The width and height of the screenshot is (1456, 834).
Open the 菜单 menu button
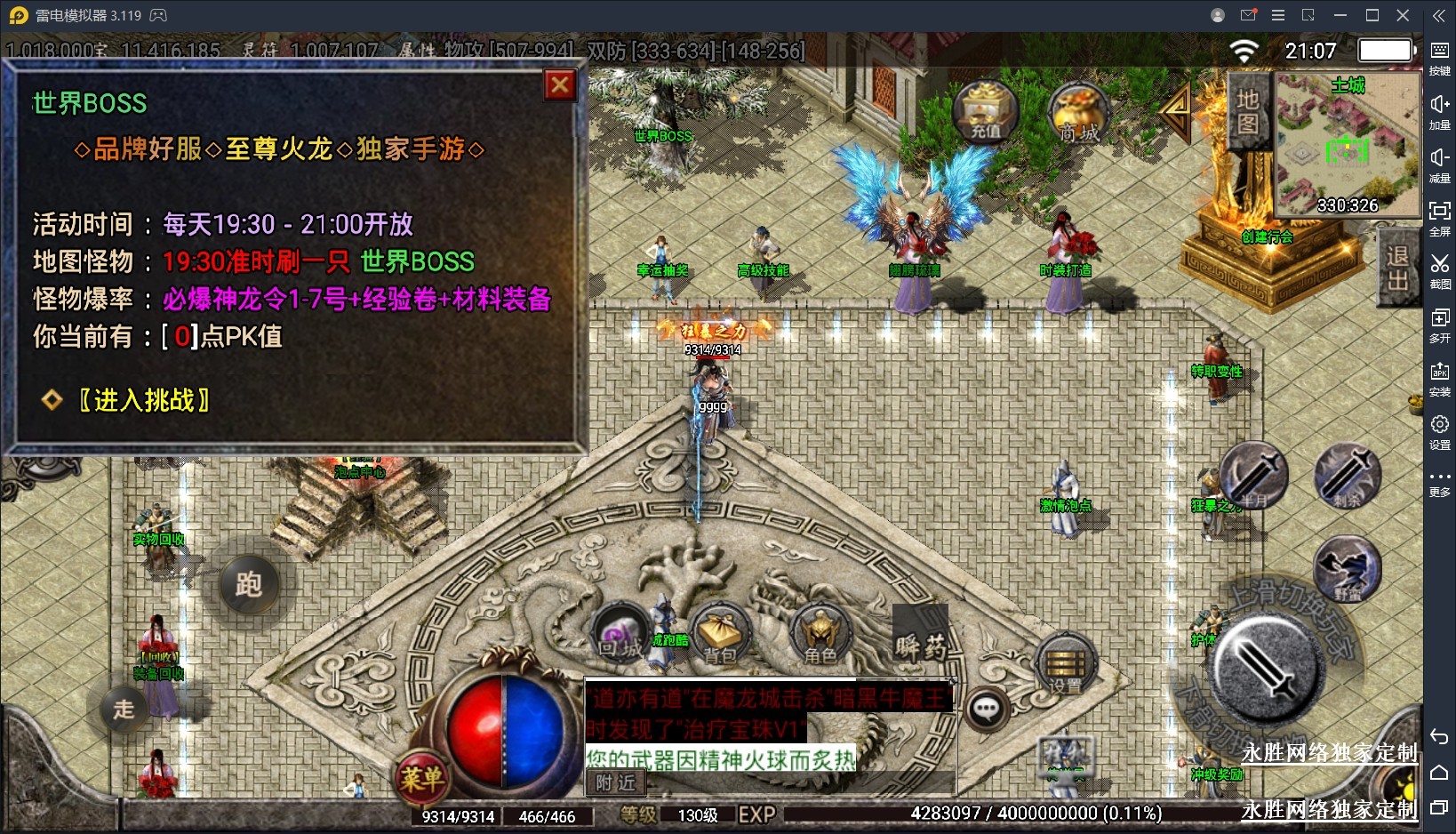point(421,779)
